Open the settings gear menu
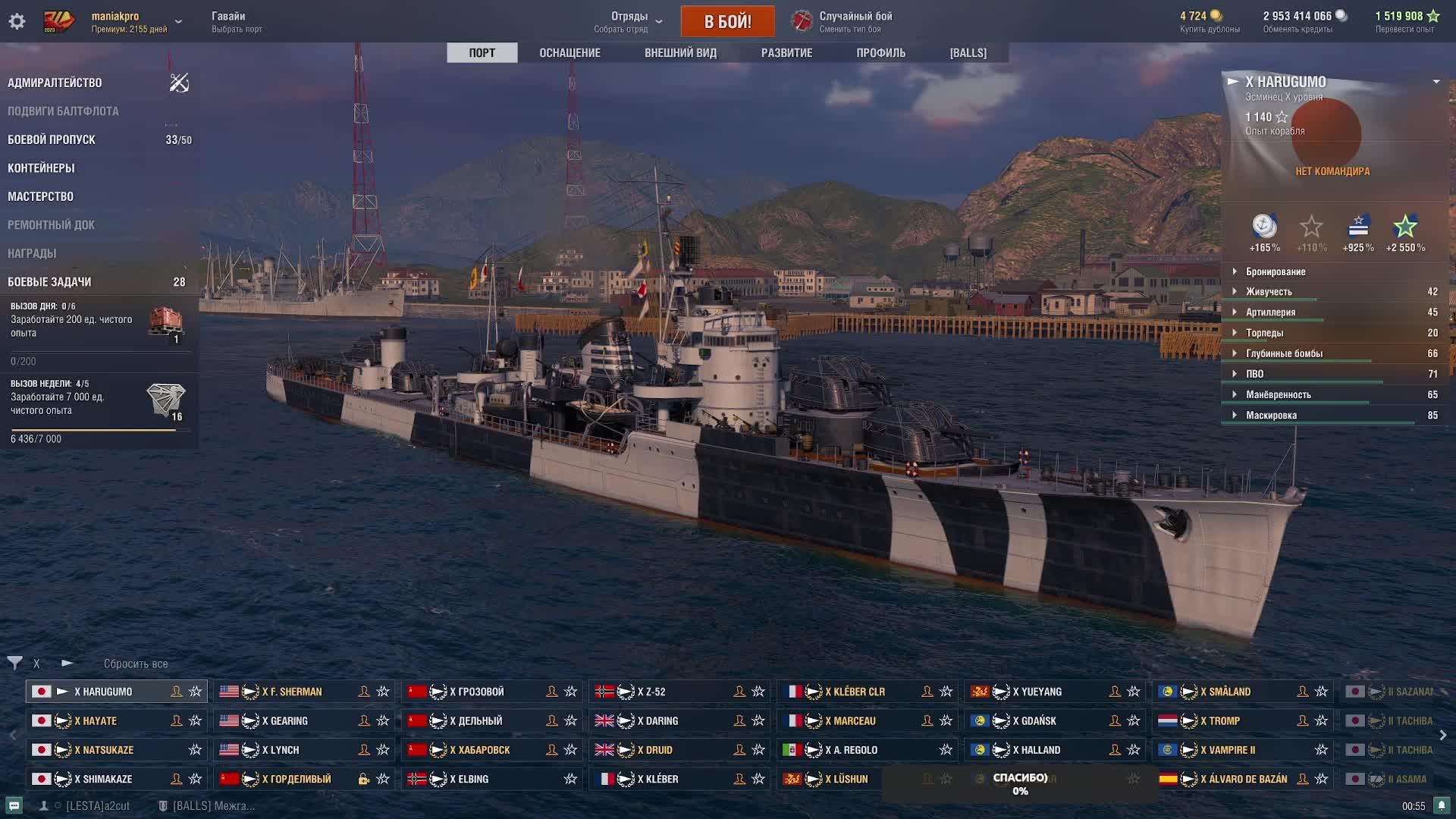This screenshot has width=1456, height=819. [17, 21]
